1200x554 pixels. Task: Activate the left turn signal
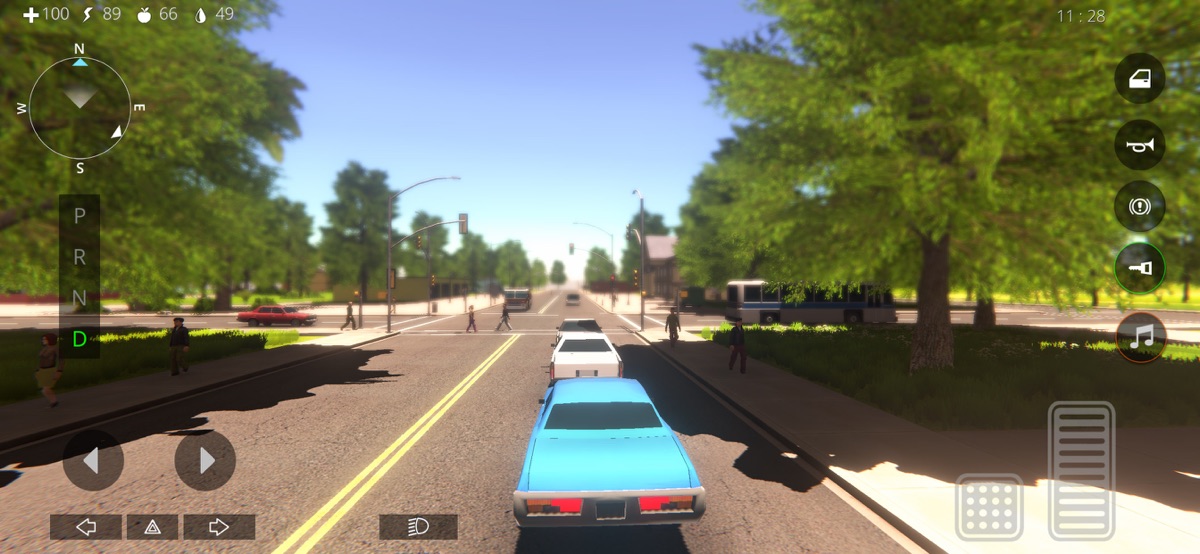86,527
